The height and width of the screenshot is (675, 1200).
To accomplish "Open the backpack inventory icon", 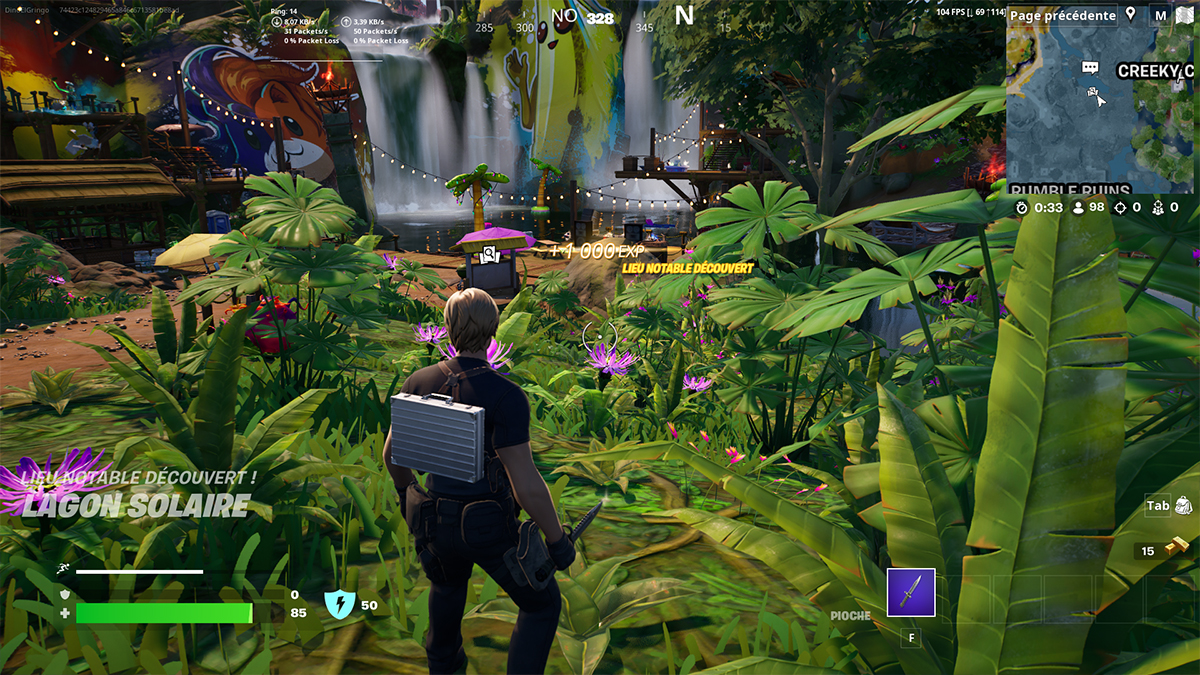I will [1184, 506].
